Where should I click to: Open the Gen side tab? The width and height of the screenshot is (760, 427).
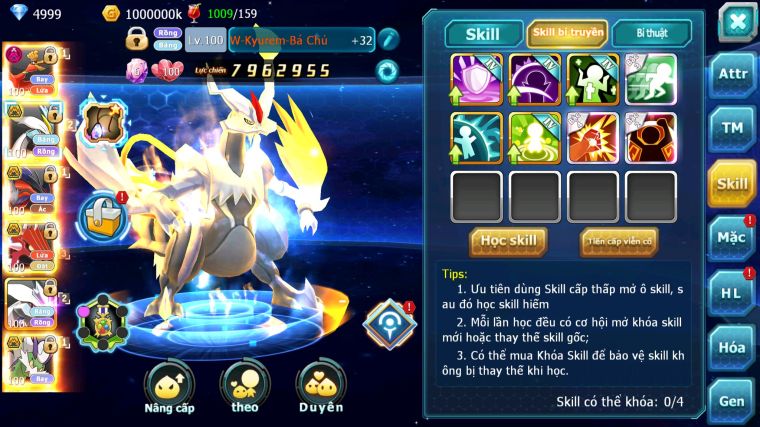click(x=732, y=401)
